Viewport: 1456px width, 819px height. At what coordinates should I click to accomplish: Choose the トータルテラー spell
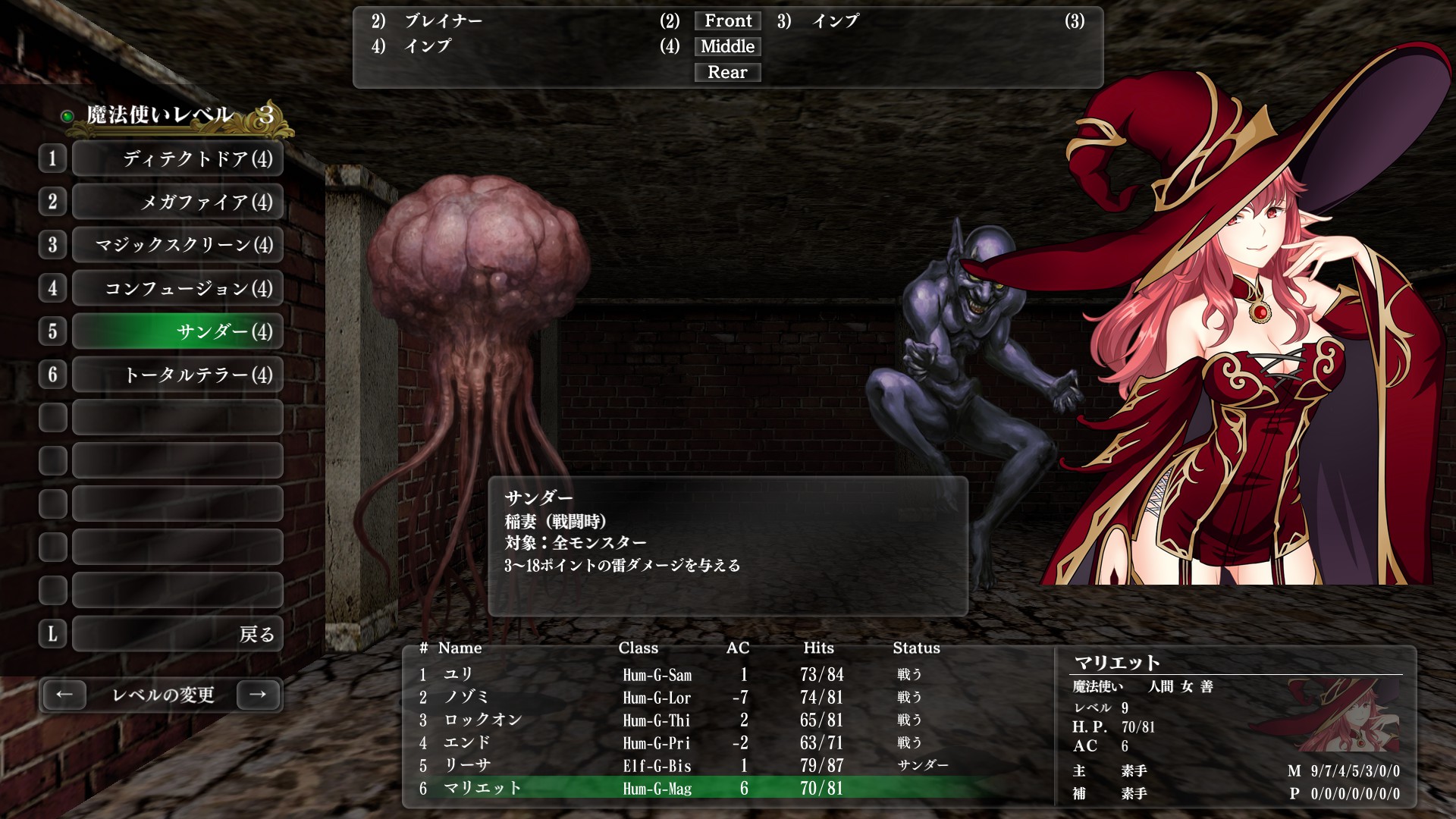coord(177,375)
